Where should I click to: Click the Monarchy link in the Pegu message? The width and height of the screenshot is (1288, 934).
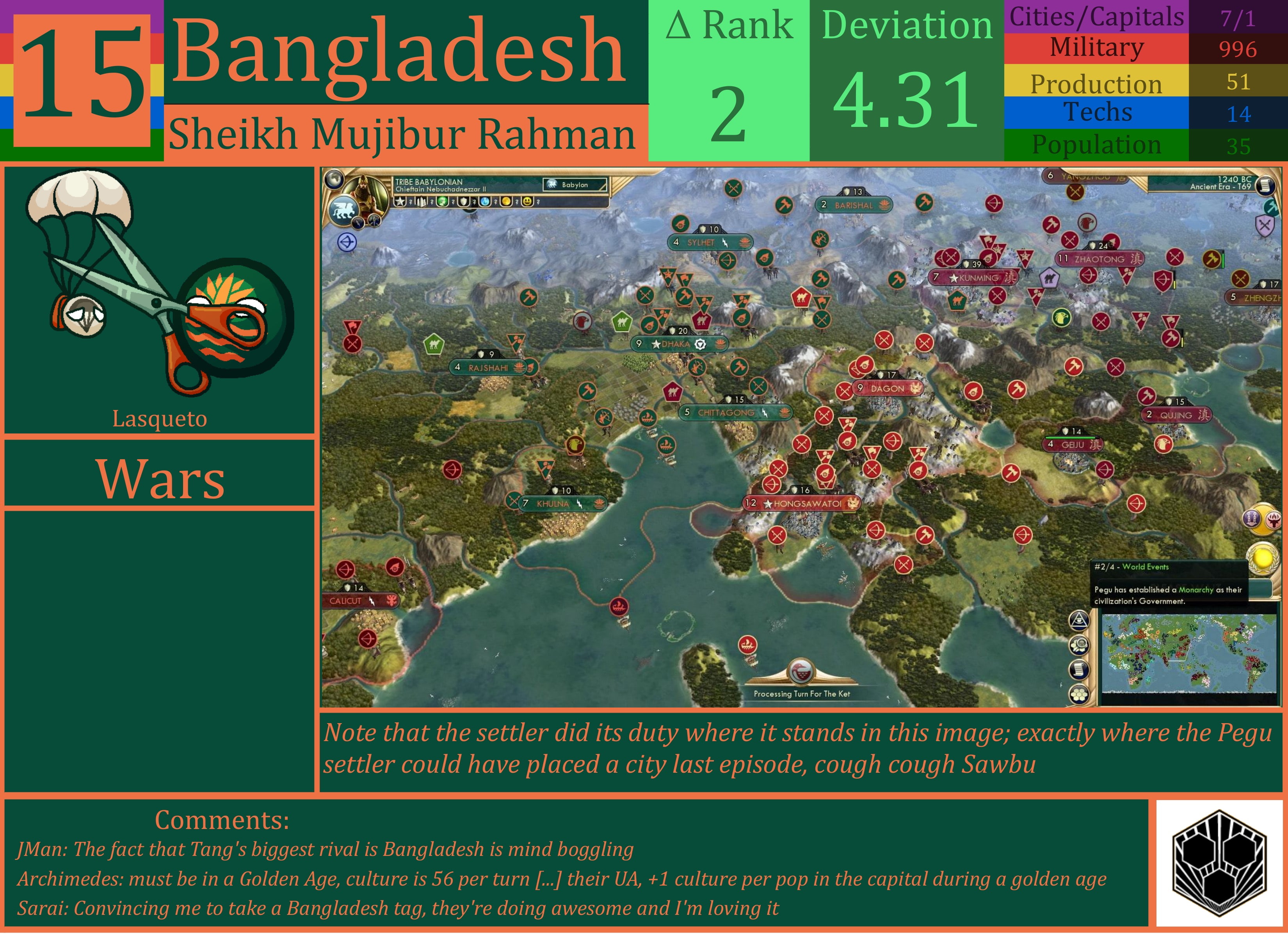pos(1196,592)
